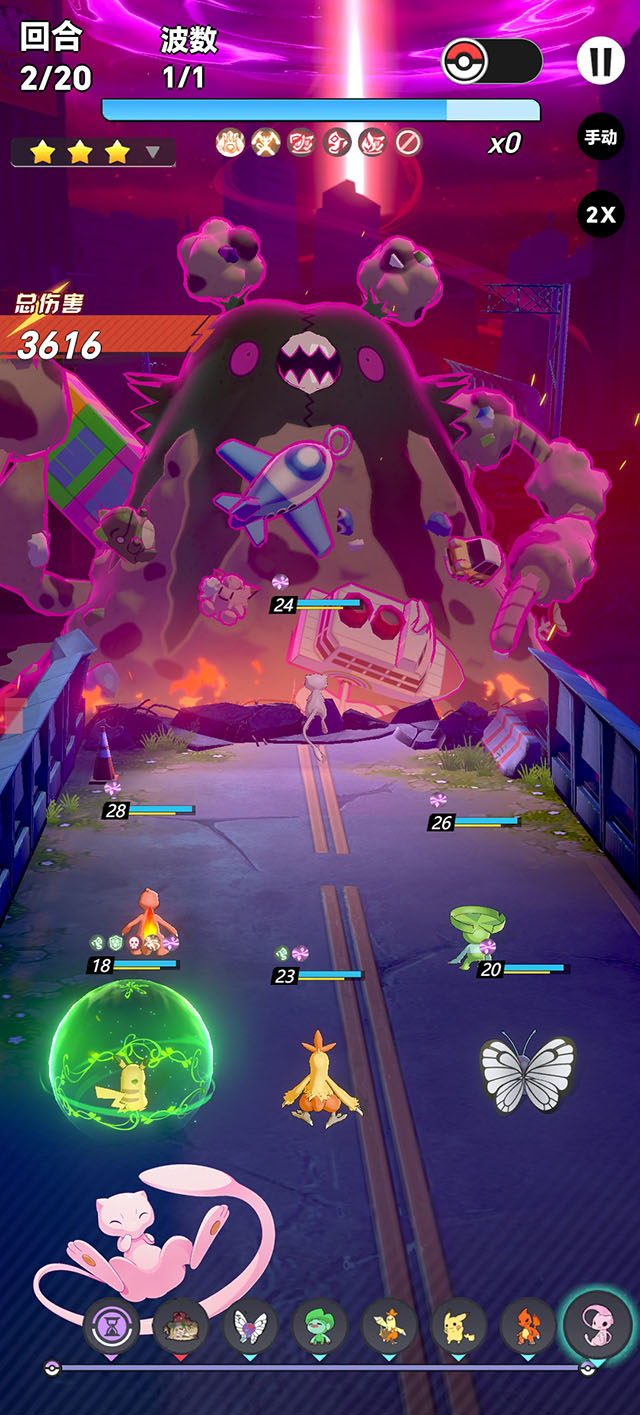Toggle the Poké Ball switch
This screenshot has width=640, height=1415.
[x=492, y=62]
